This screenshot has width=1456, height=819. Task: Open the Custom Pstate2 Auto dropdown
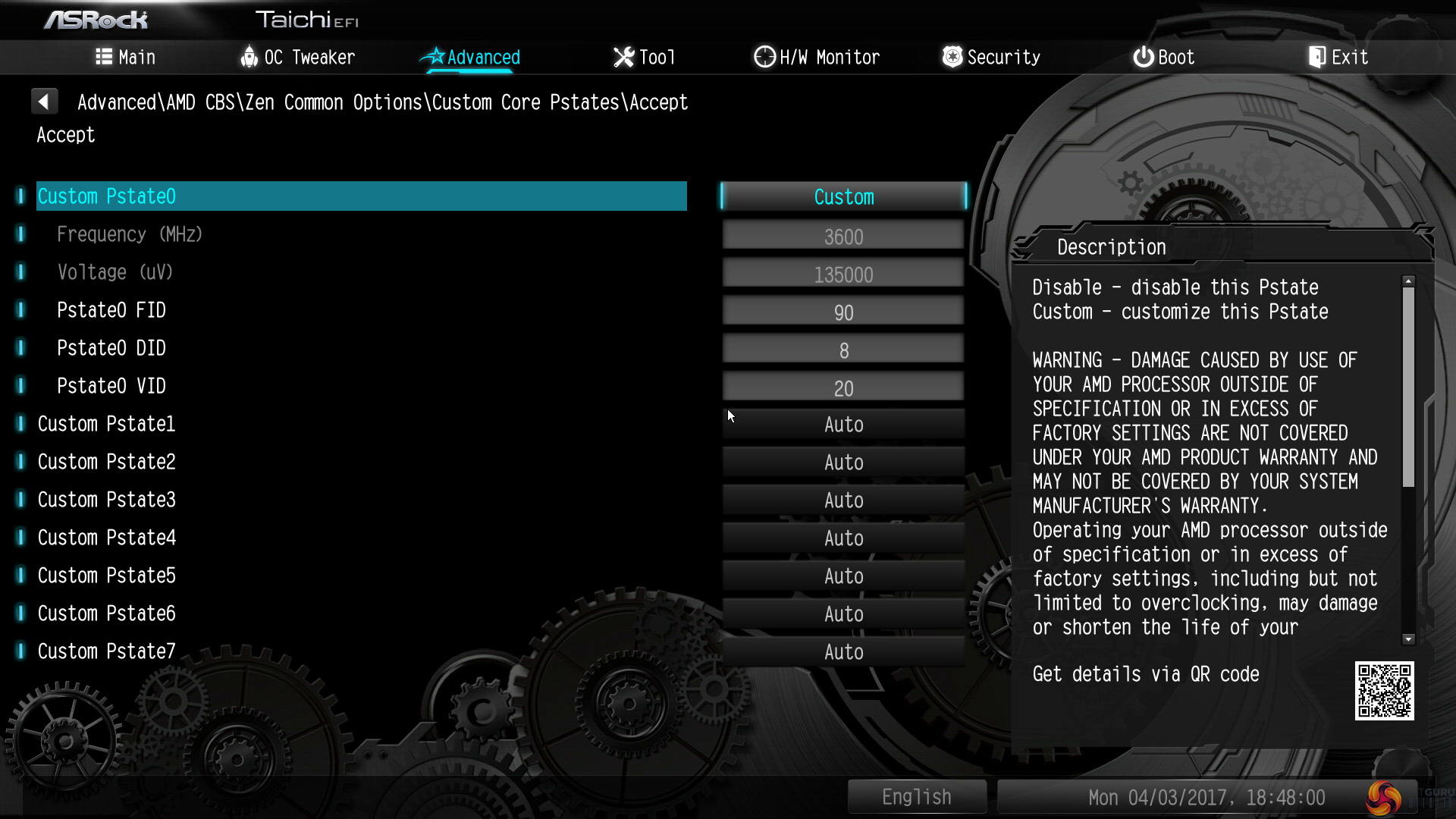tap(843, 463)
